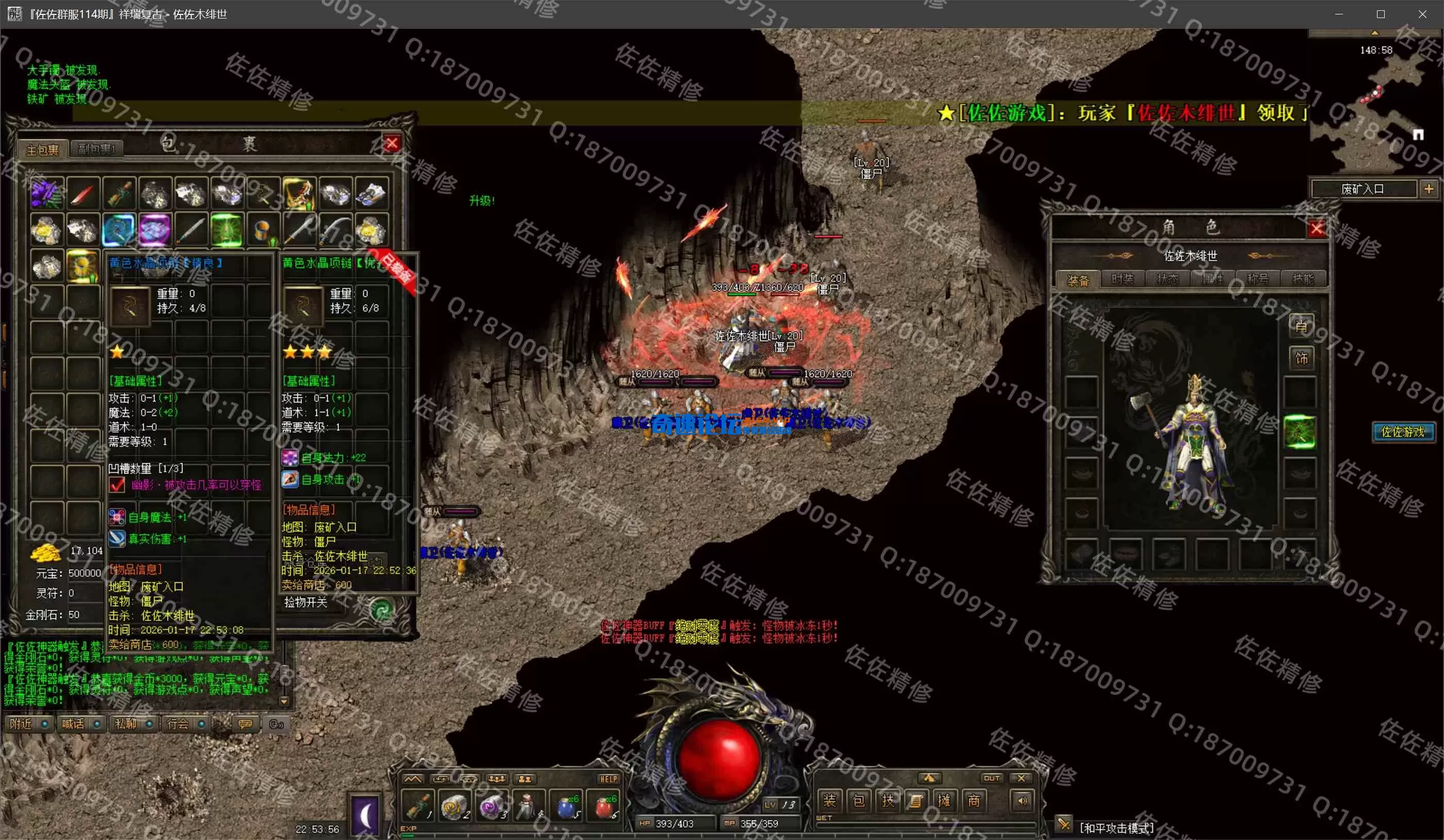Open the emoticon icon in the chat bar
1444x840 pixels.
pyautogui.click(x=245, y=724)
